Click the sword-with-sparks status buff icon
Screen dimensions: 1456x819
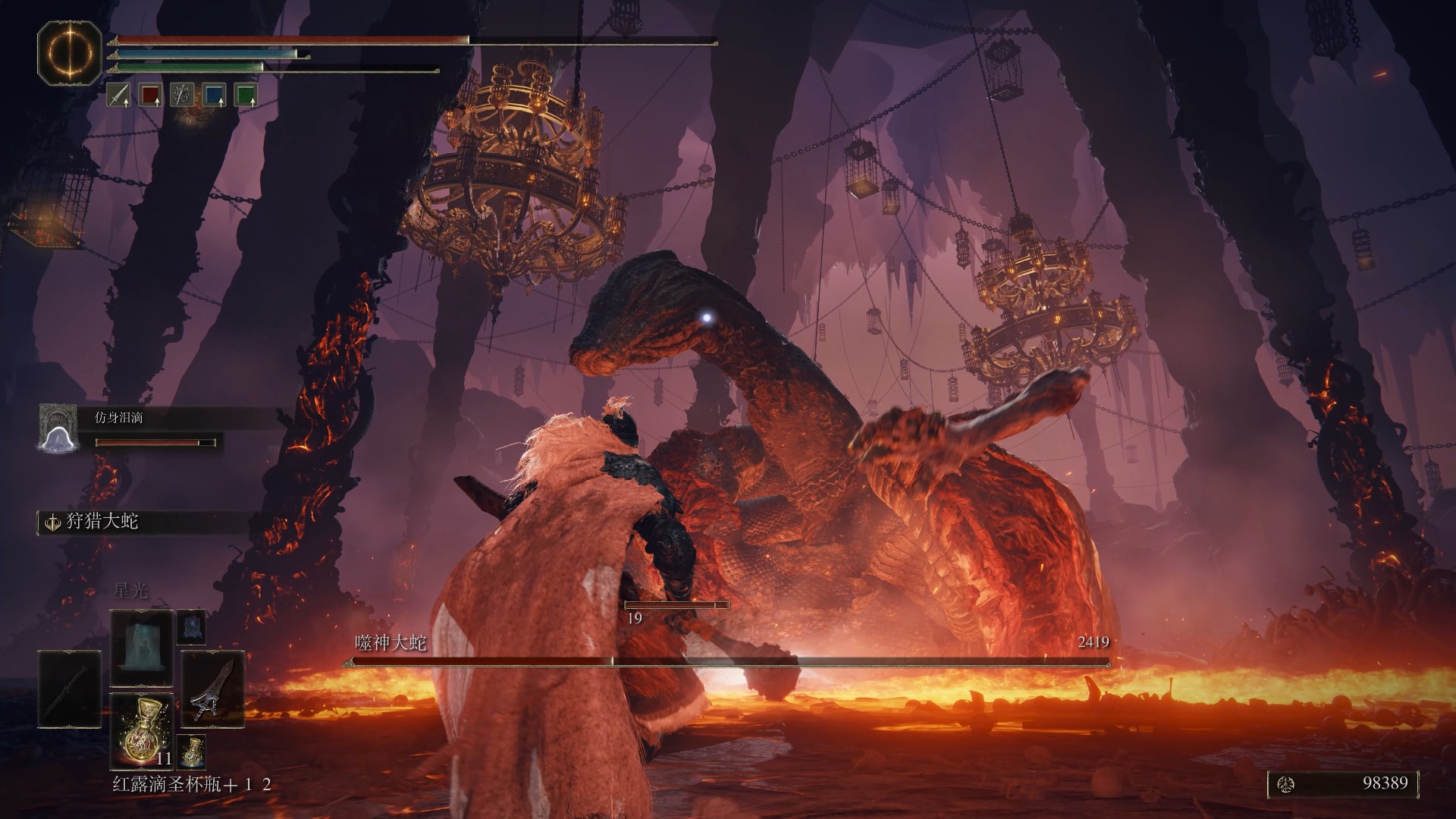click(x=182, y=95)
